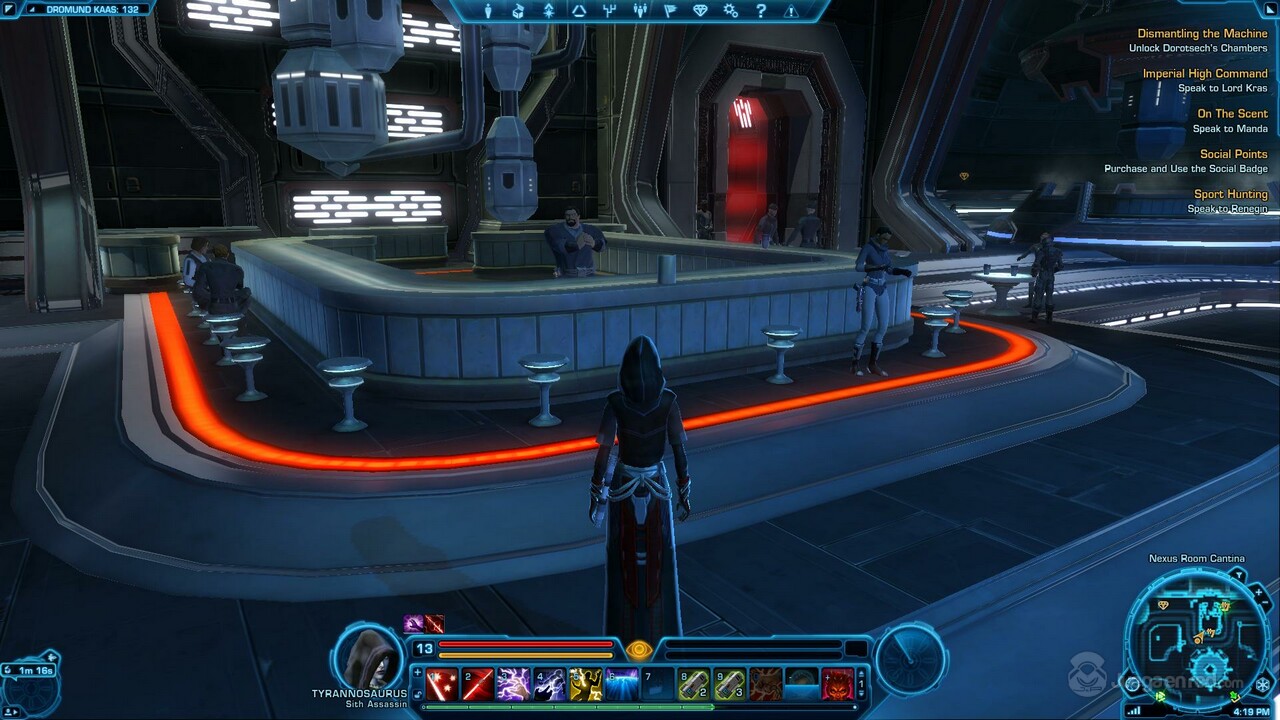Zoom in the minimap with the plus control
The height and width of the screenshot is (720, 1280).
pyautogui.click(x=1259, y=592)
